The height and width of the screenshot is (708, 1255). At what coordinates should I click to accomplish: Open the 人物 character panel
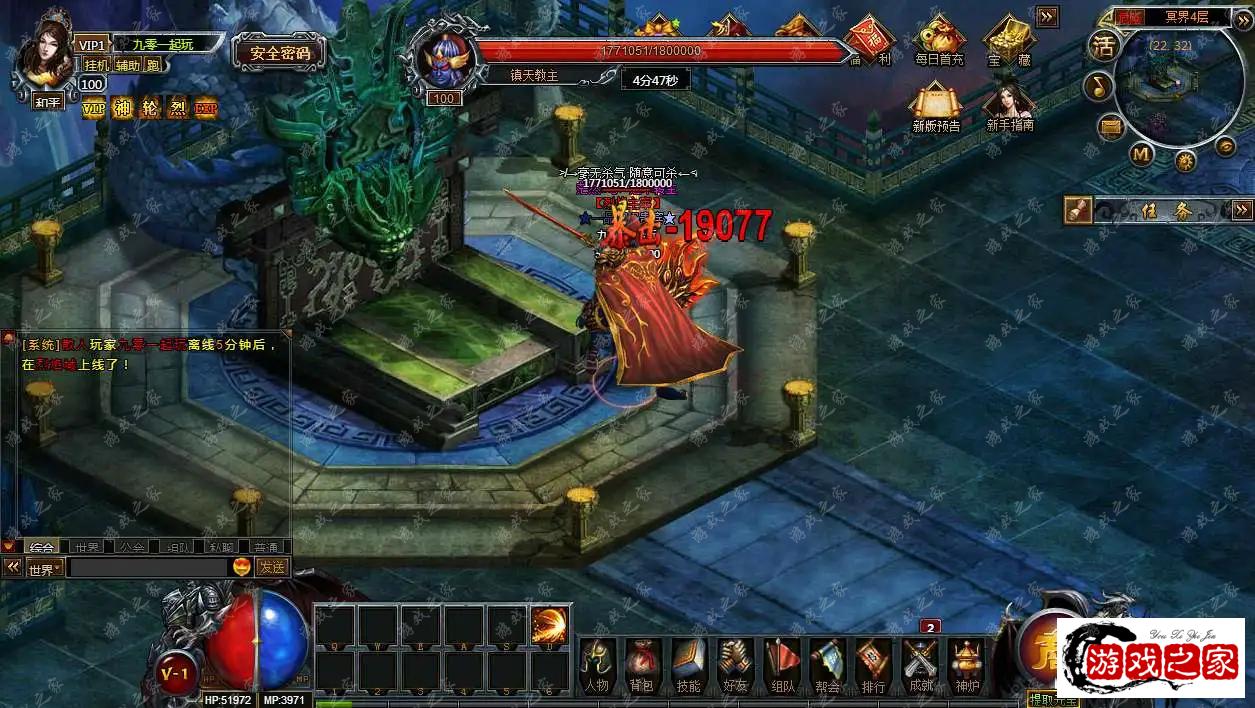click(x=597, y=664)
